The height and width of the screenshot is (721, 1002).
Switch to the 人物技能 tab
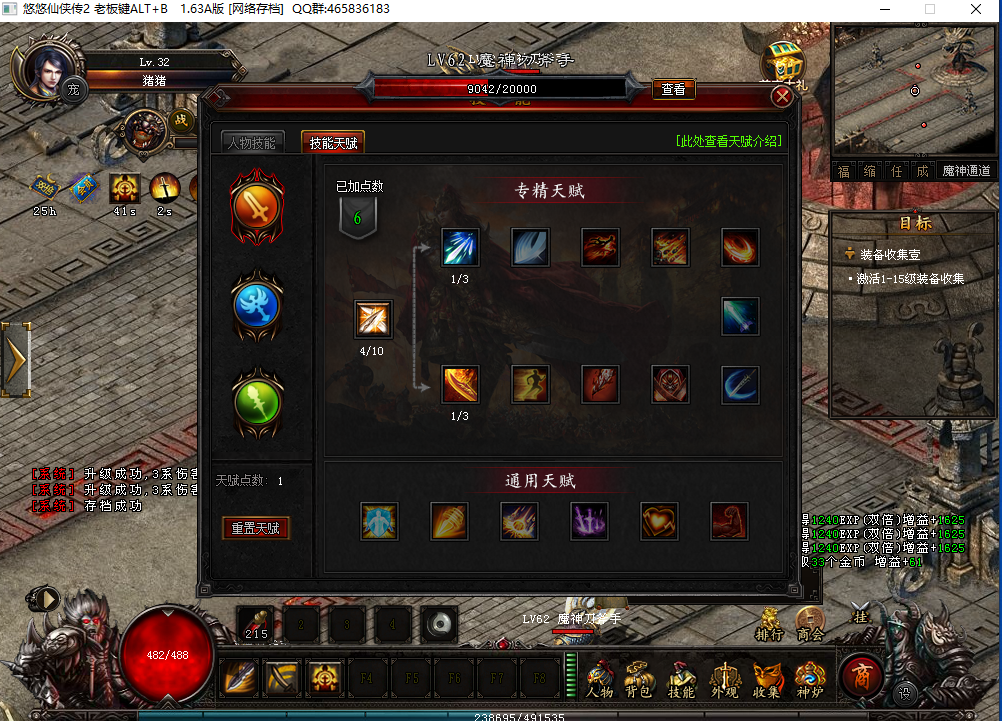tap(250, 143)
